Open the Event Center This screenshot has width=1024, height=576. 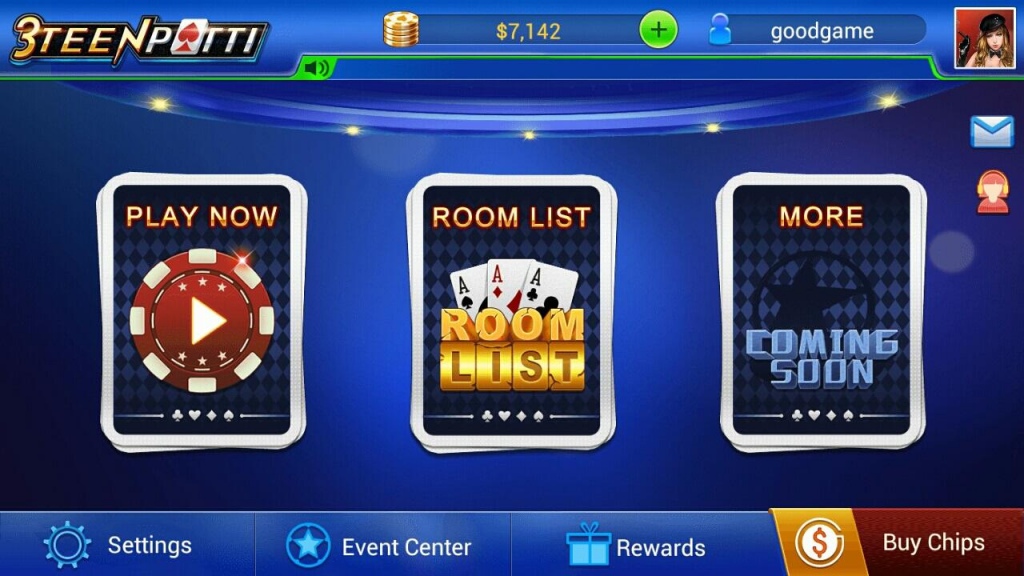380,546
